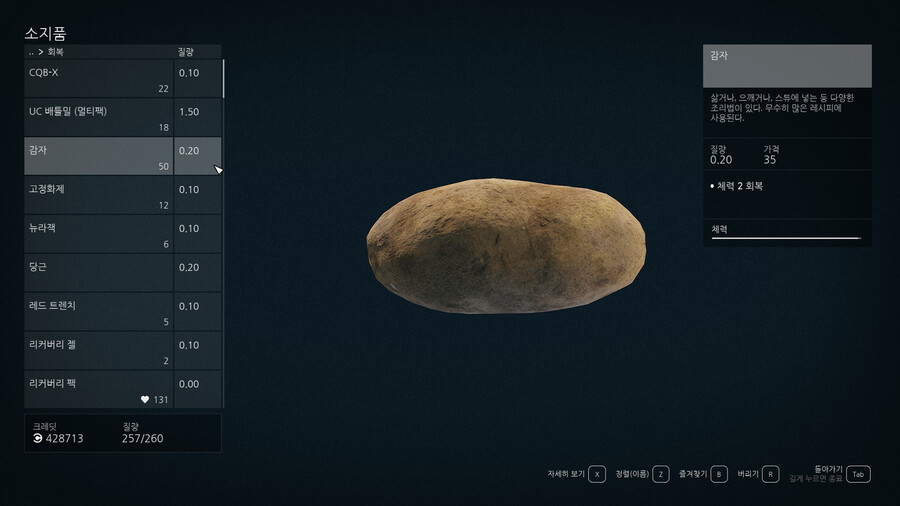900x506 pixels.
Task: Select the 레드 트렌치 row
Action: 98,312
